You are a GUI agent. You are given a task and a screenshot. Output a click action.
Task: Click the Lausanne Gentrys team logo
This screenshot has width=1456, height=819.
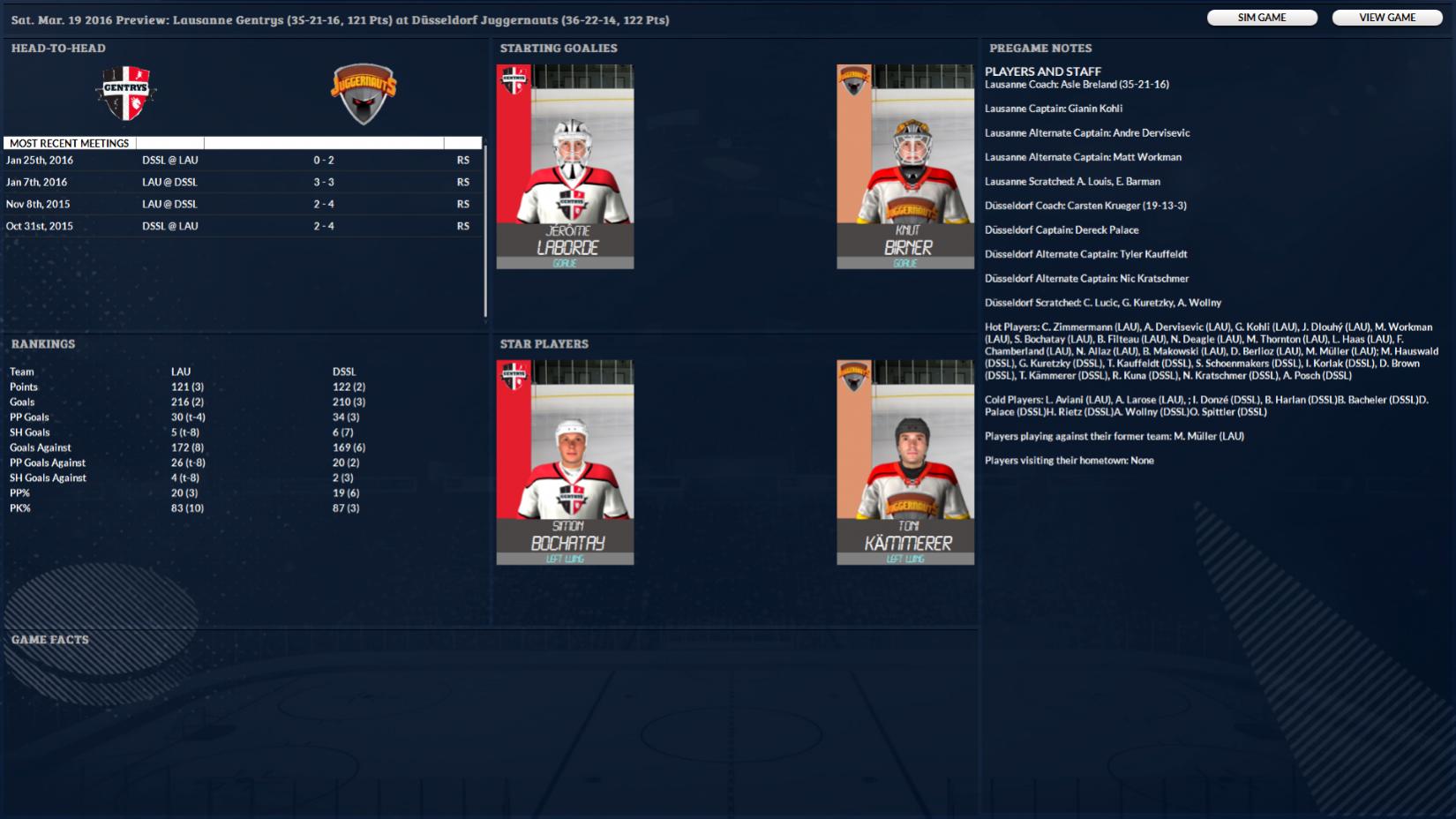127,94
